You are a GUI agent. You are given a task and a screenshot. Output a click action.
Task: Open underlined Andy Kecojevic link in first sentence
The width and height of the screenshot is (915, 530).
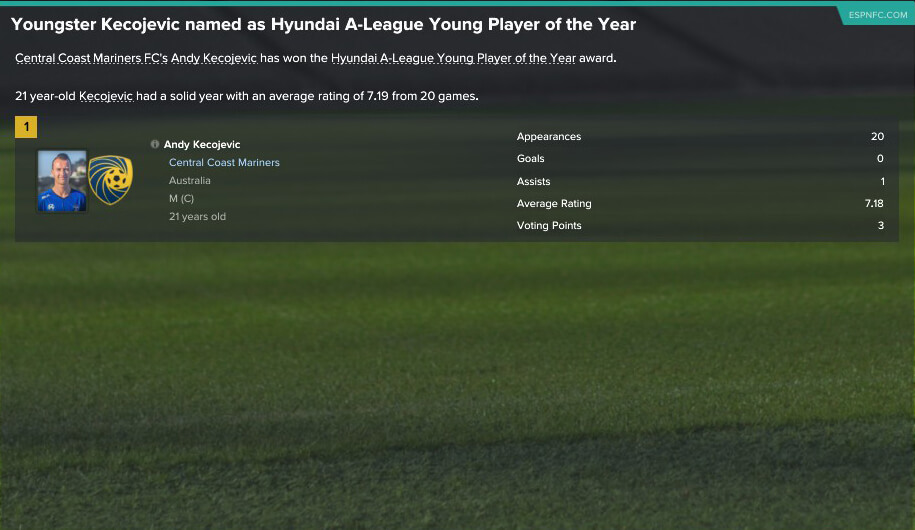tap(213, 58)
